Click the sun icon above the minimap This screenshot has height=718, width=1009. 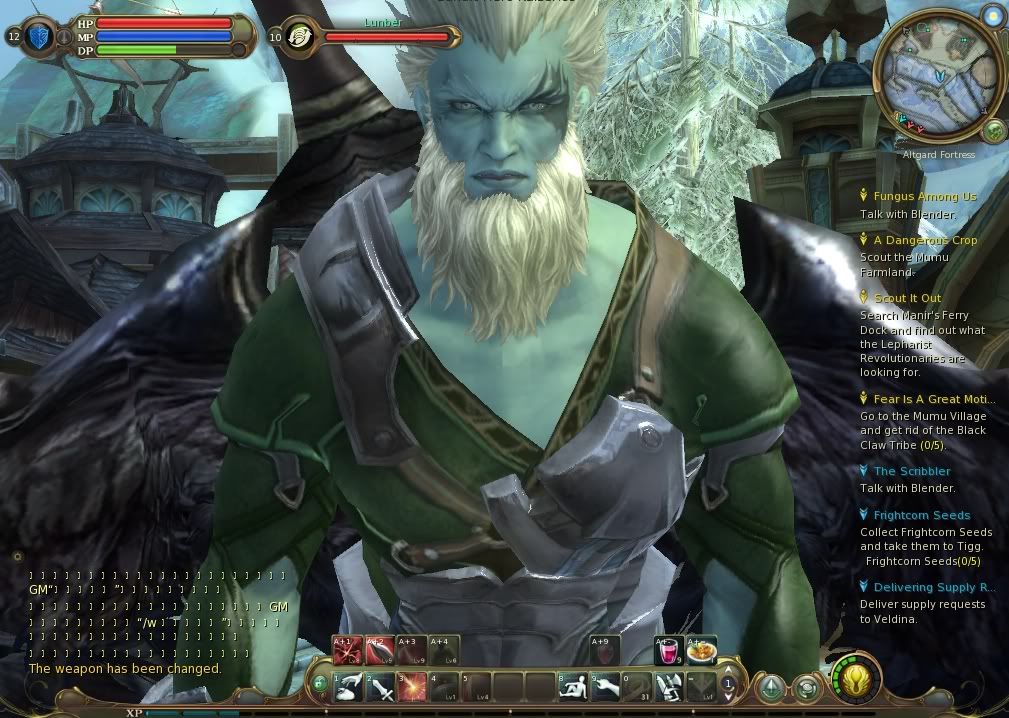[991, 17]
